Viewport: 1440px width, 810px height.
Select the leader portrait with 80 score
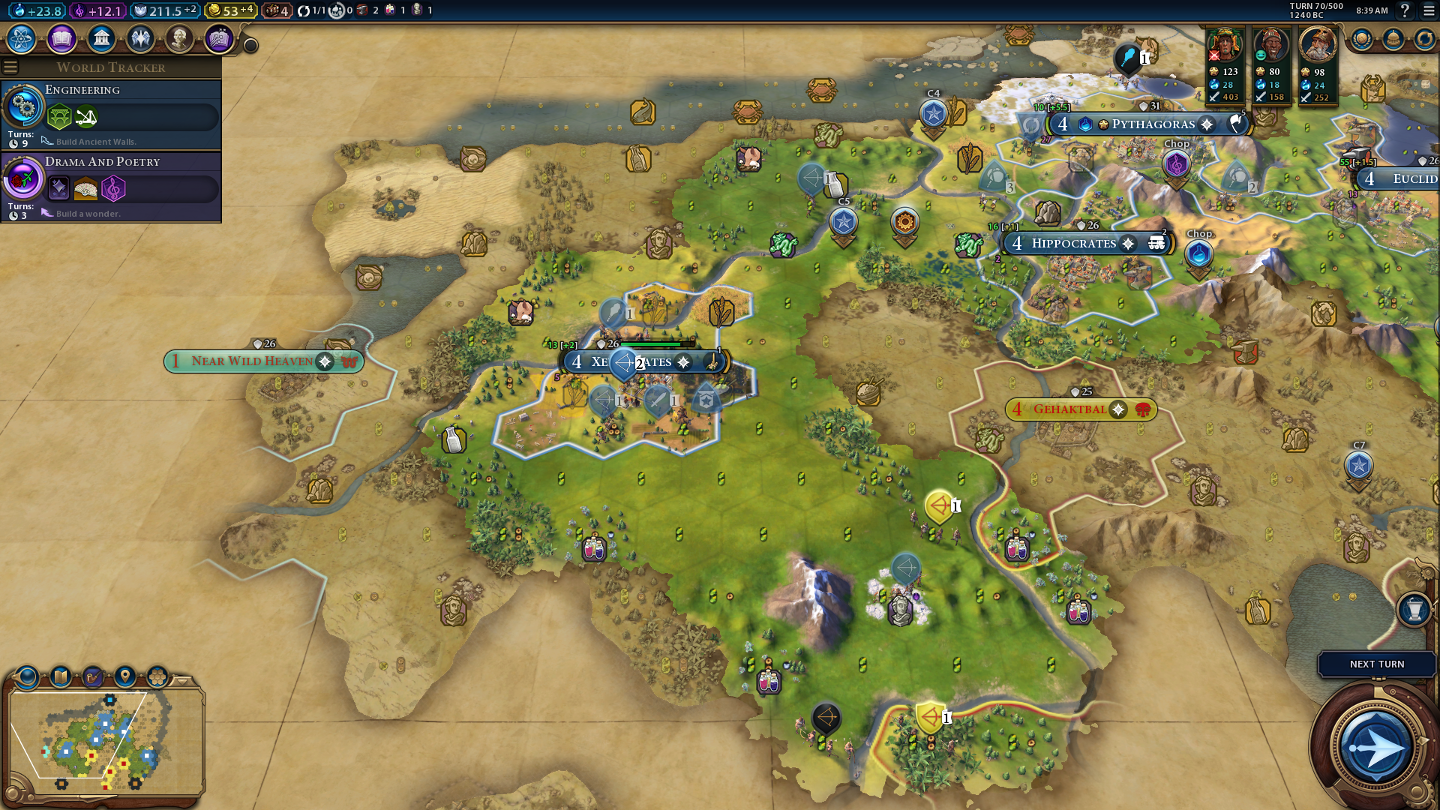click(x=1271, y=46)
